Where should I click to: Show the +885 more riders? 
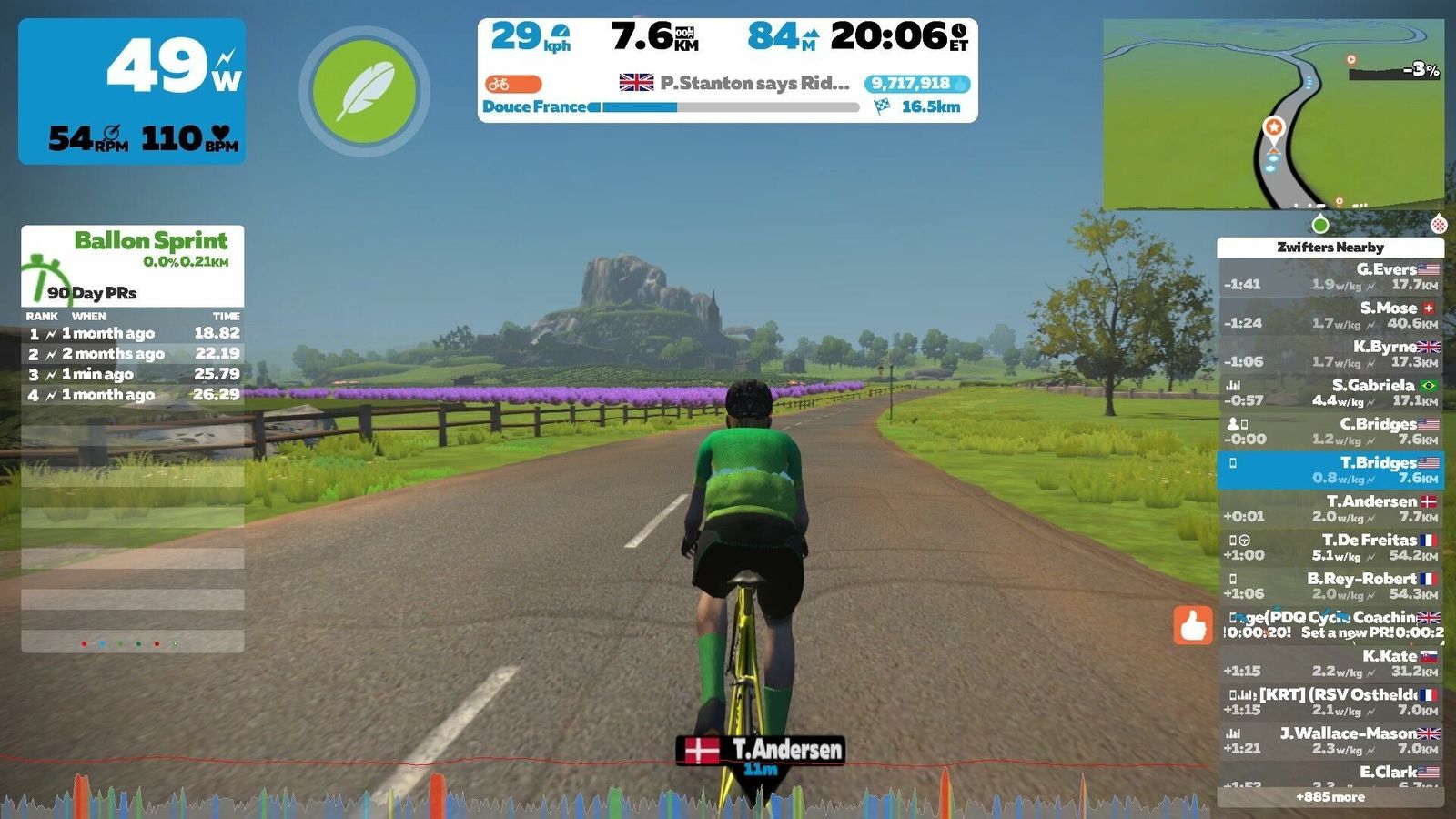1330,797
